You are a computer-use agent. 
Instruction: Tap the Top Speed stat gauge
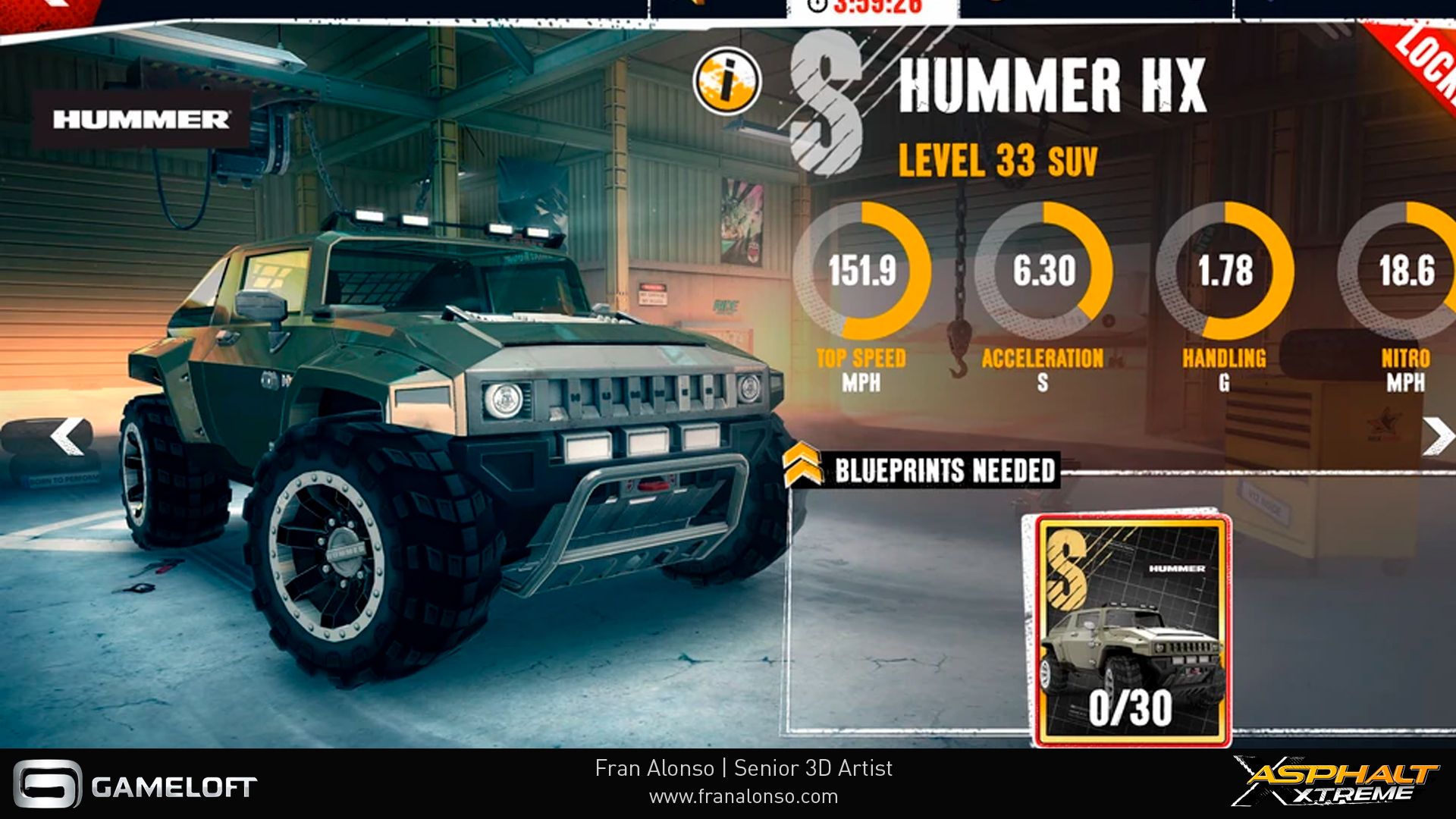pos(861,271)
